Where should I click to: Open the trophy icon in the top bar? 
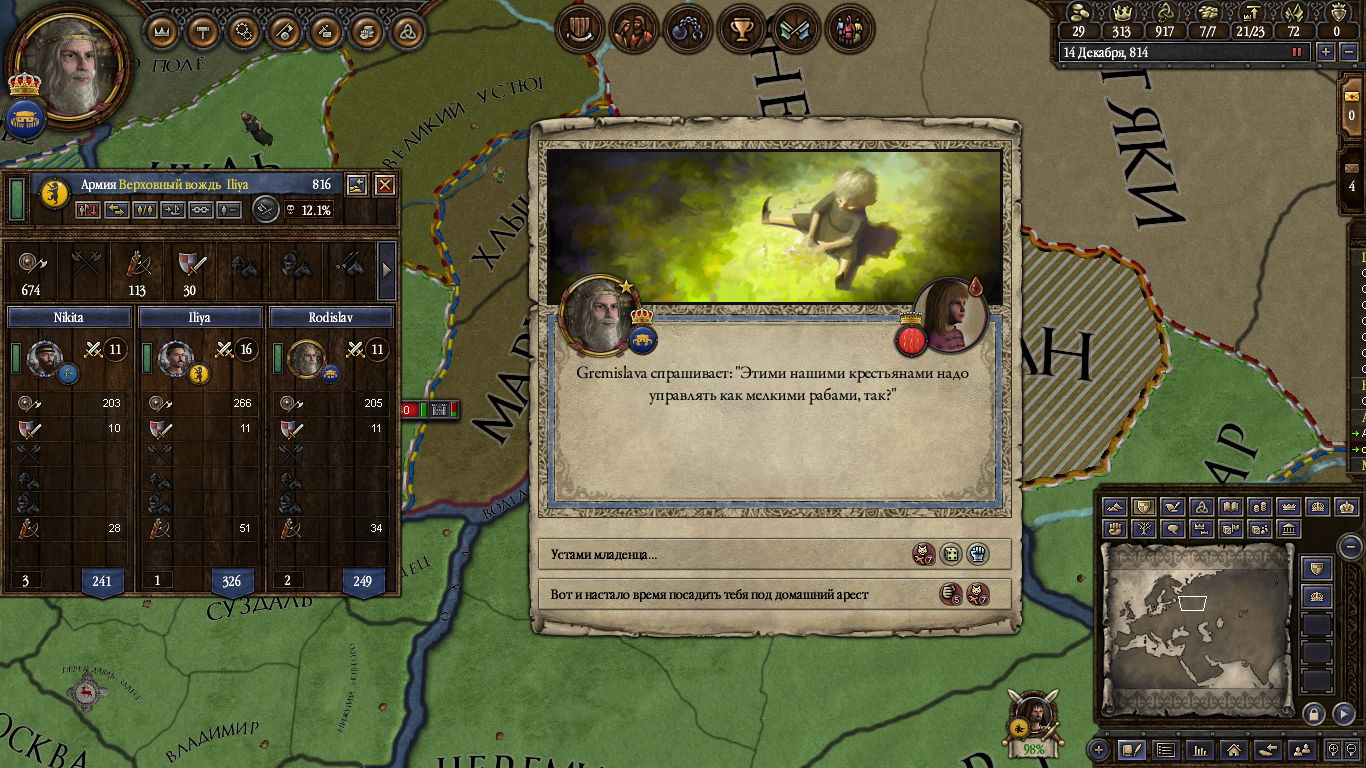coord(741,28)
